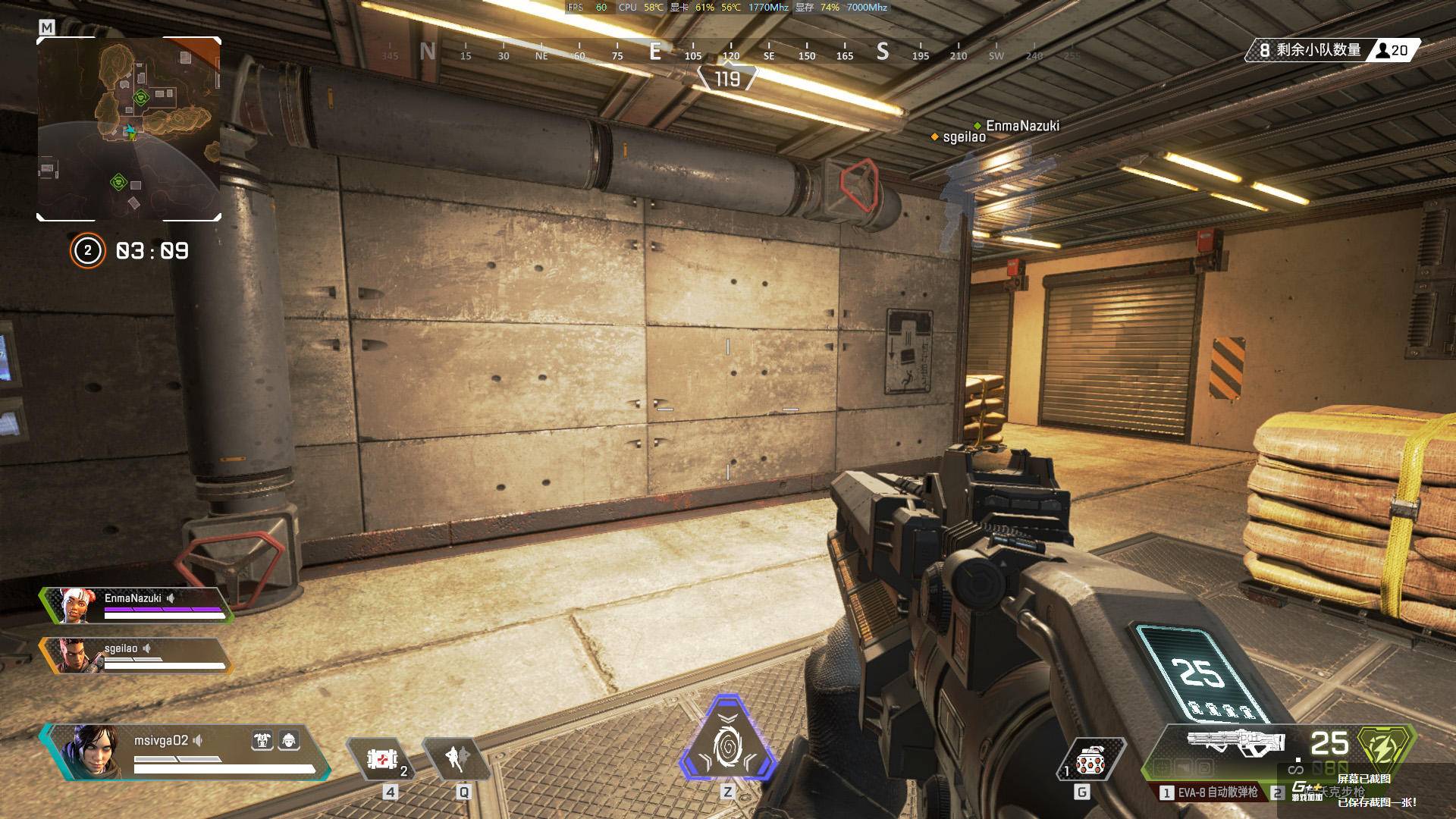Click the EVA-8 shotgun weapon image
The image size is (1456, 819).
[1235, 743]
